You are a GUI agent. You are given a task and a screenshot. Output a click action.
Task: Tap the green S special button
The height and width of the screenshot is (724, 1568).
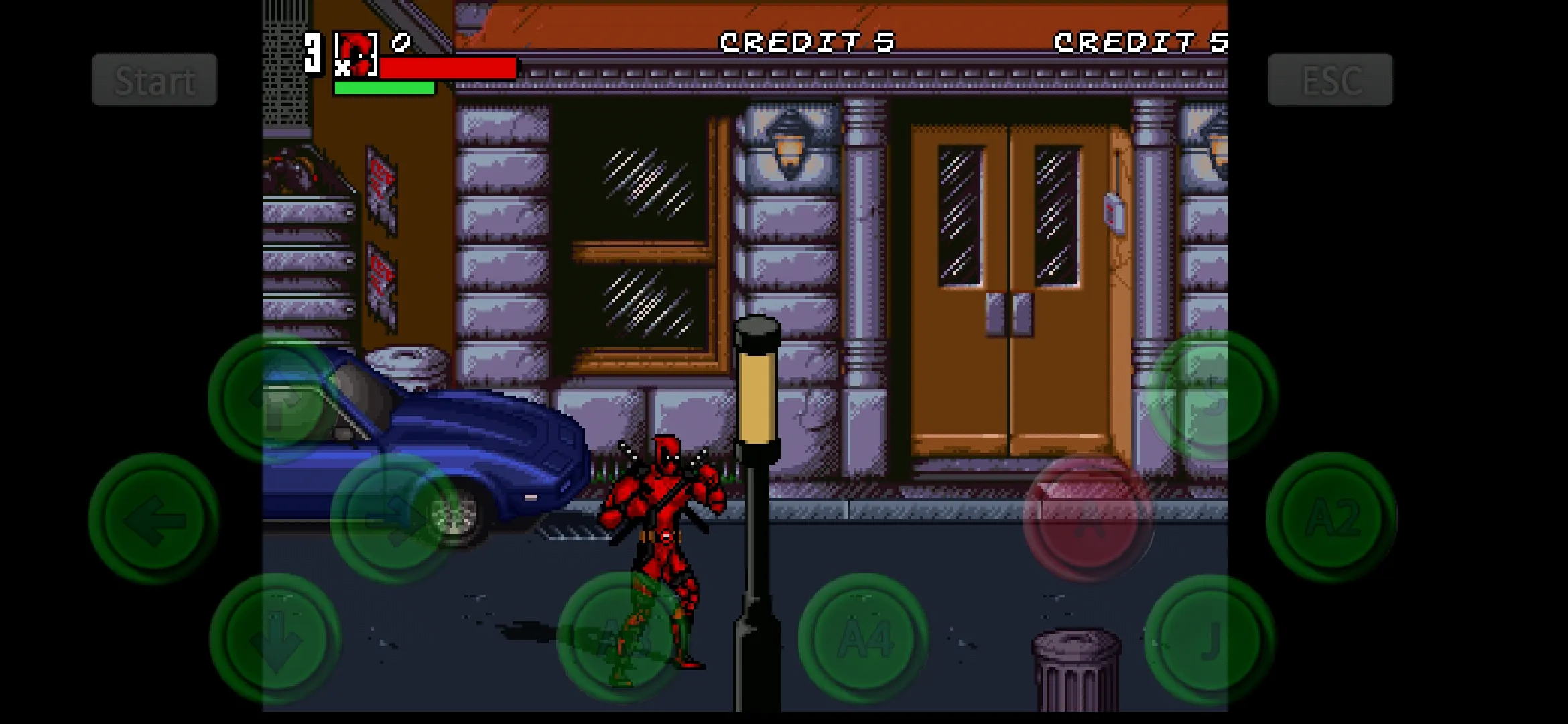pyautogui.click(x=1212, y=396)
